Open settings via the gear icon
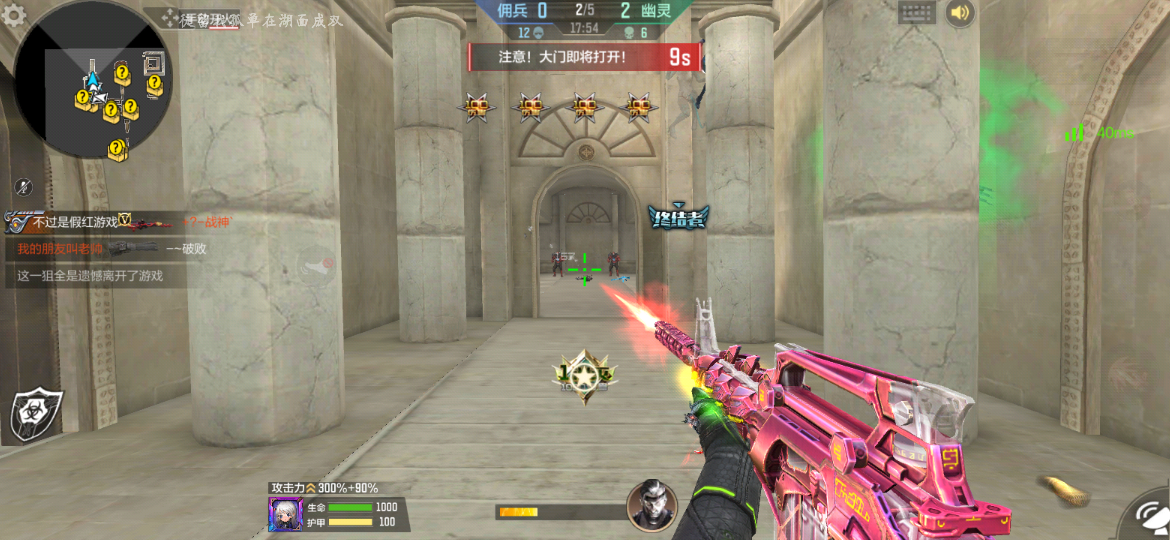 tap(14, 15)
